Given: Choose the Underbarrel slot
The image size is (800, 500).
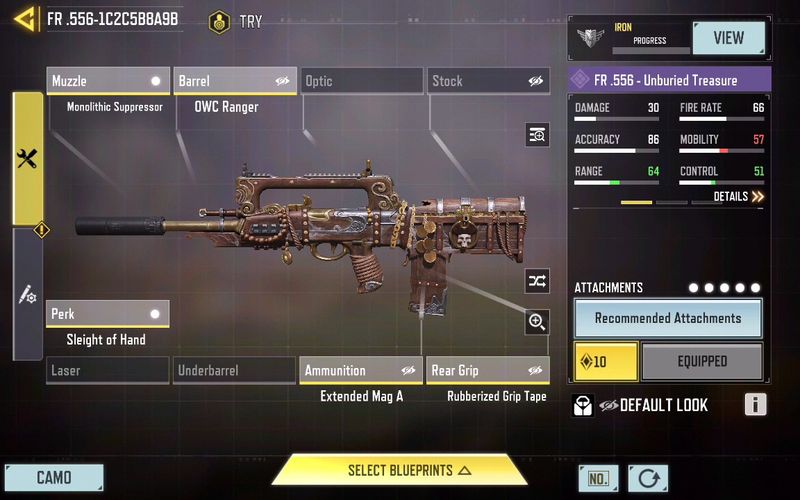Looking at the screenshot, I should 235,371.
